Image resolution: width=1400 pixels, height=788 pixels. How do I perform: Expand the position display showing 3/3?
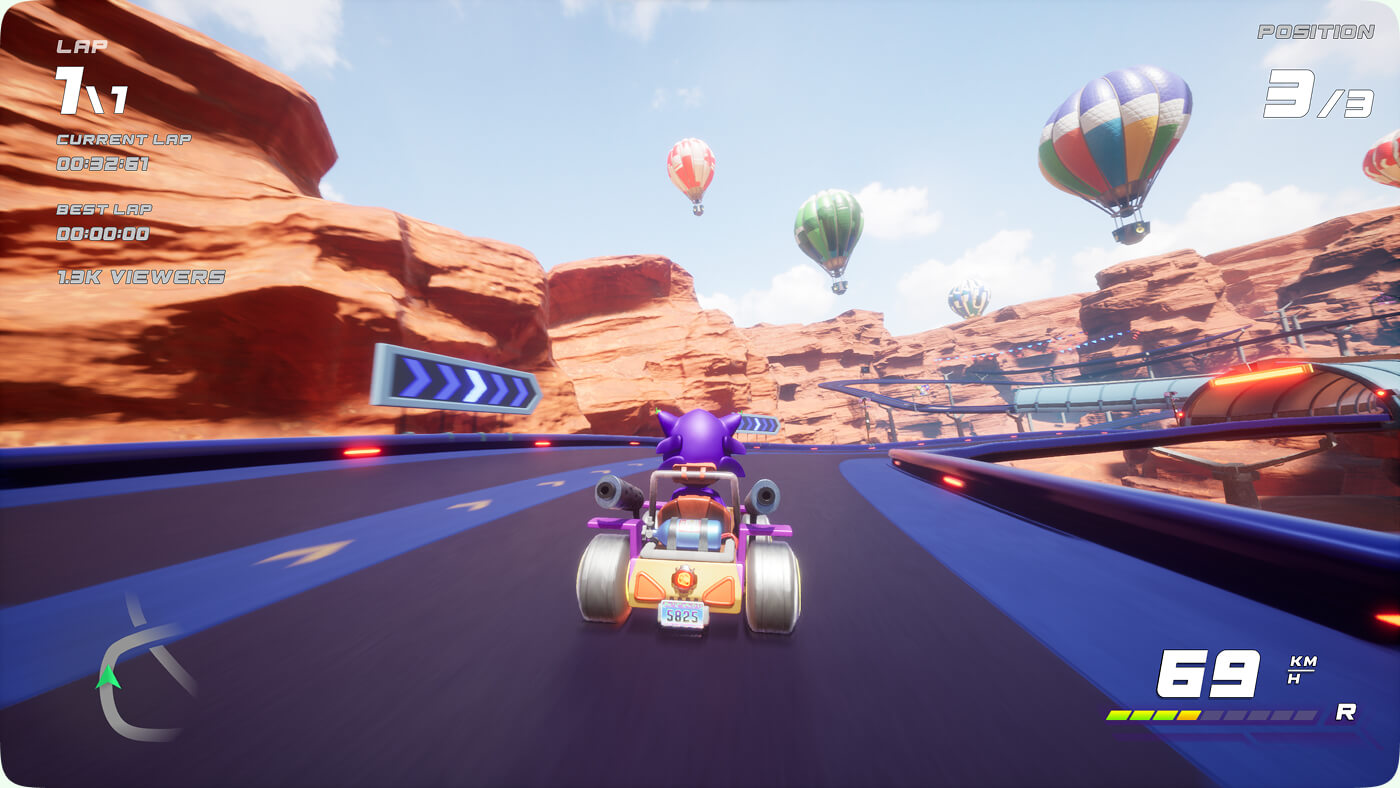pos(1320,95)
